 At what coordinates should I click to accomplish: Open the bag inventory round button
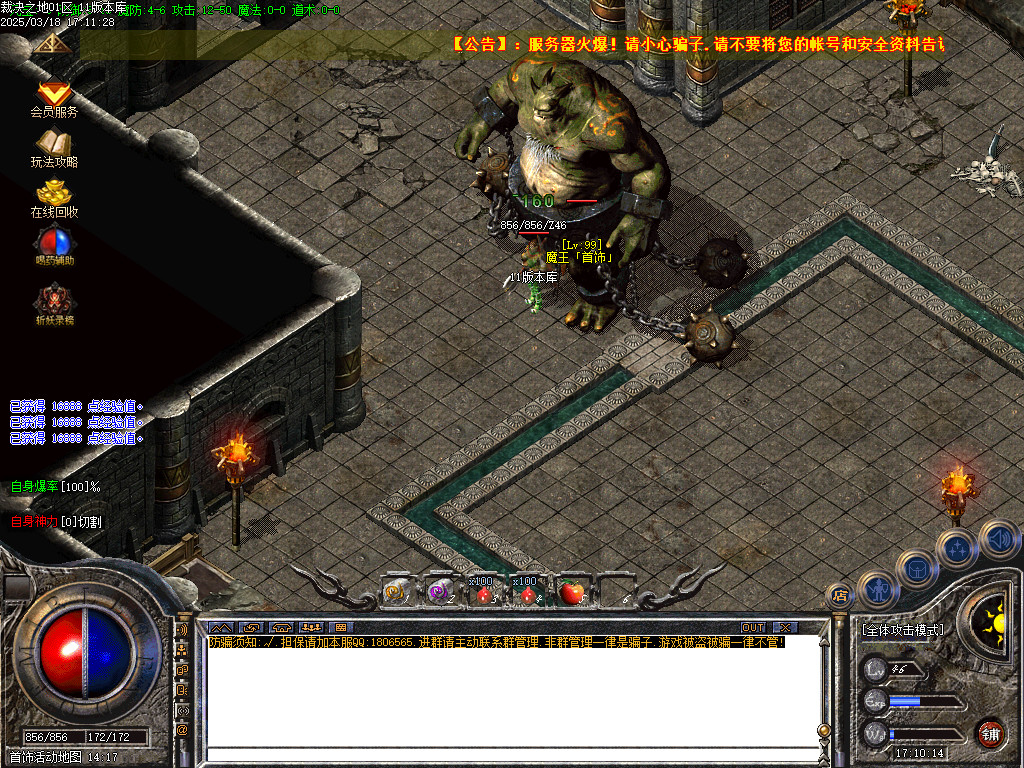coord(916,568)
